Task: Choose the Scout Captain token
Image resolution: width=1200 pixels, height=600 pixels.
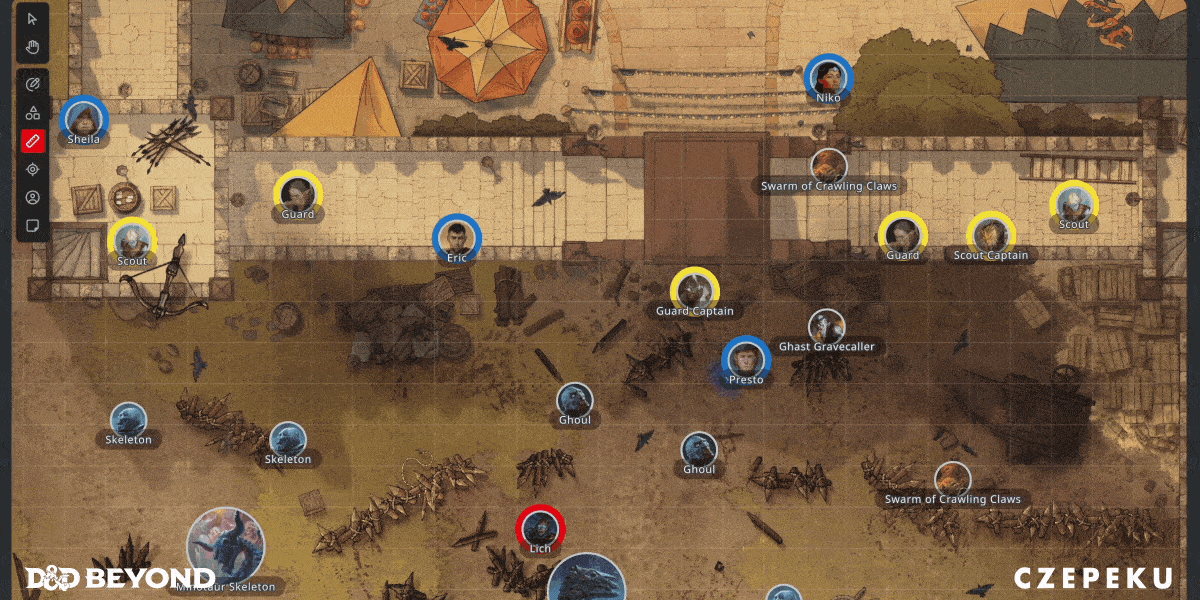Action: [x=990, y=236]
